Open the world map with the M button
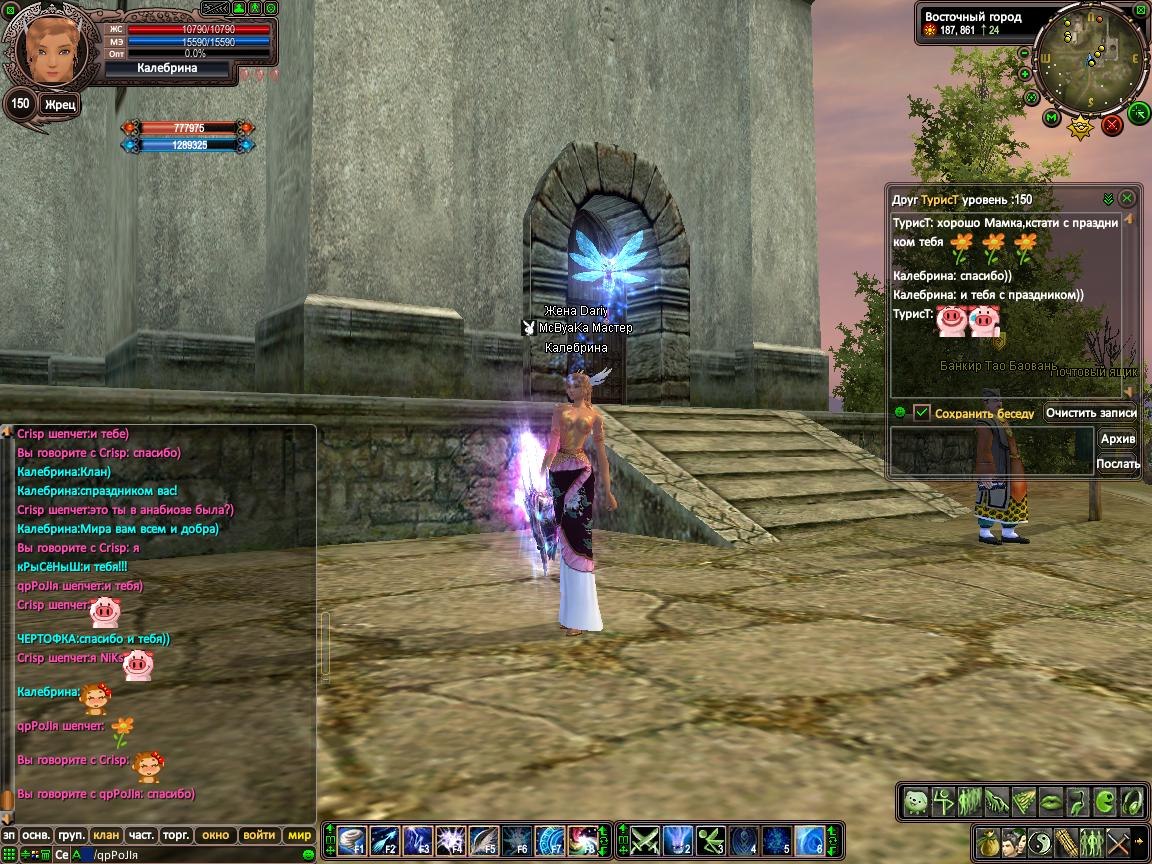The width and height of the screenshot is (1152, 864). pos(1052,118)
